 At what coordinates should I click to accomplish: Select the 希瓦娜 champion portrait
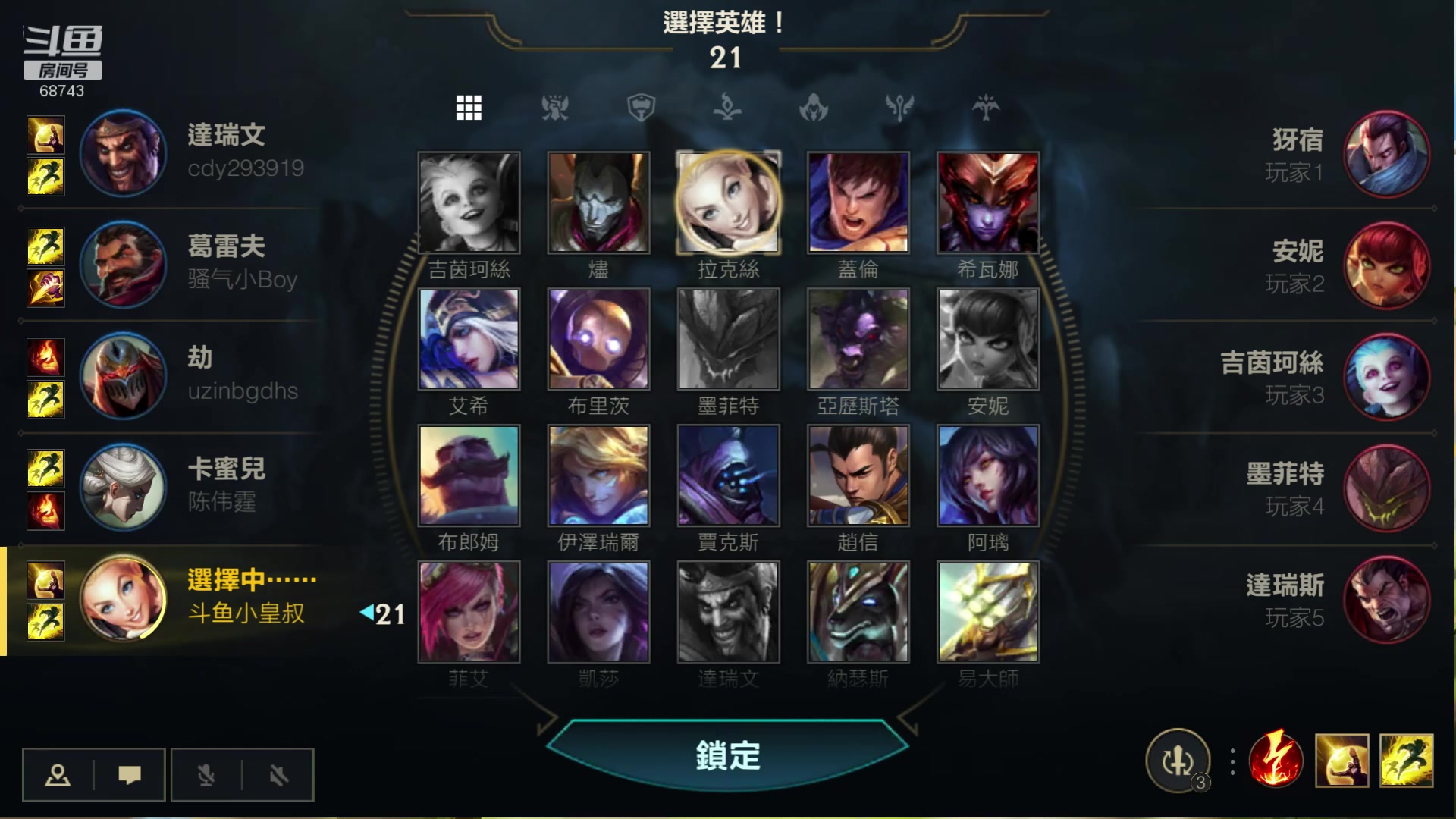987,202
